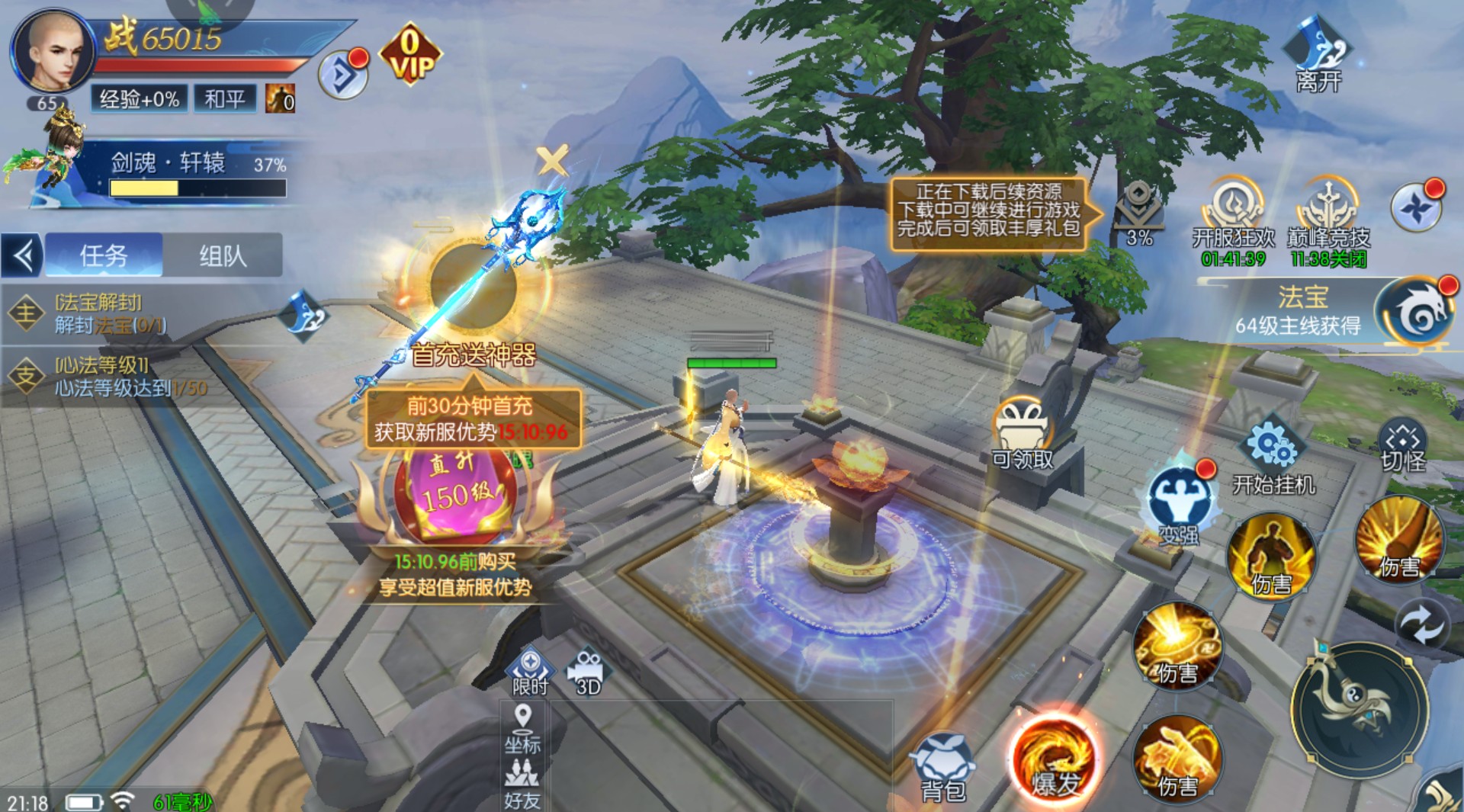Screen dimensions: 1464x812
Task: Open the 背包 backpack
Action: click(944, 766)
